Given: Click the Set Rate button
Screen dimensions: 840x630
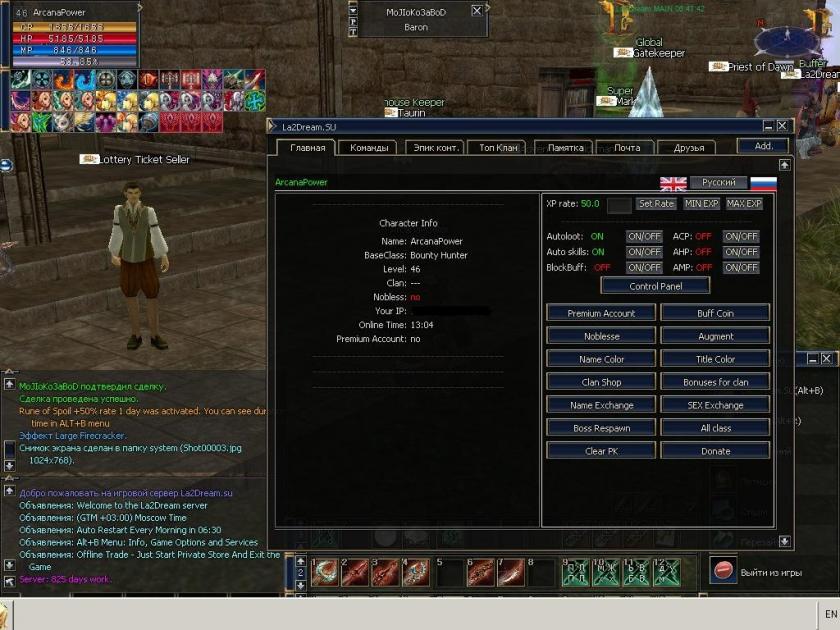Looking at the screenshot, I should pos(656,204).
